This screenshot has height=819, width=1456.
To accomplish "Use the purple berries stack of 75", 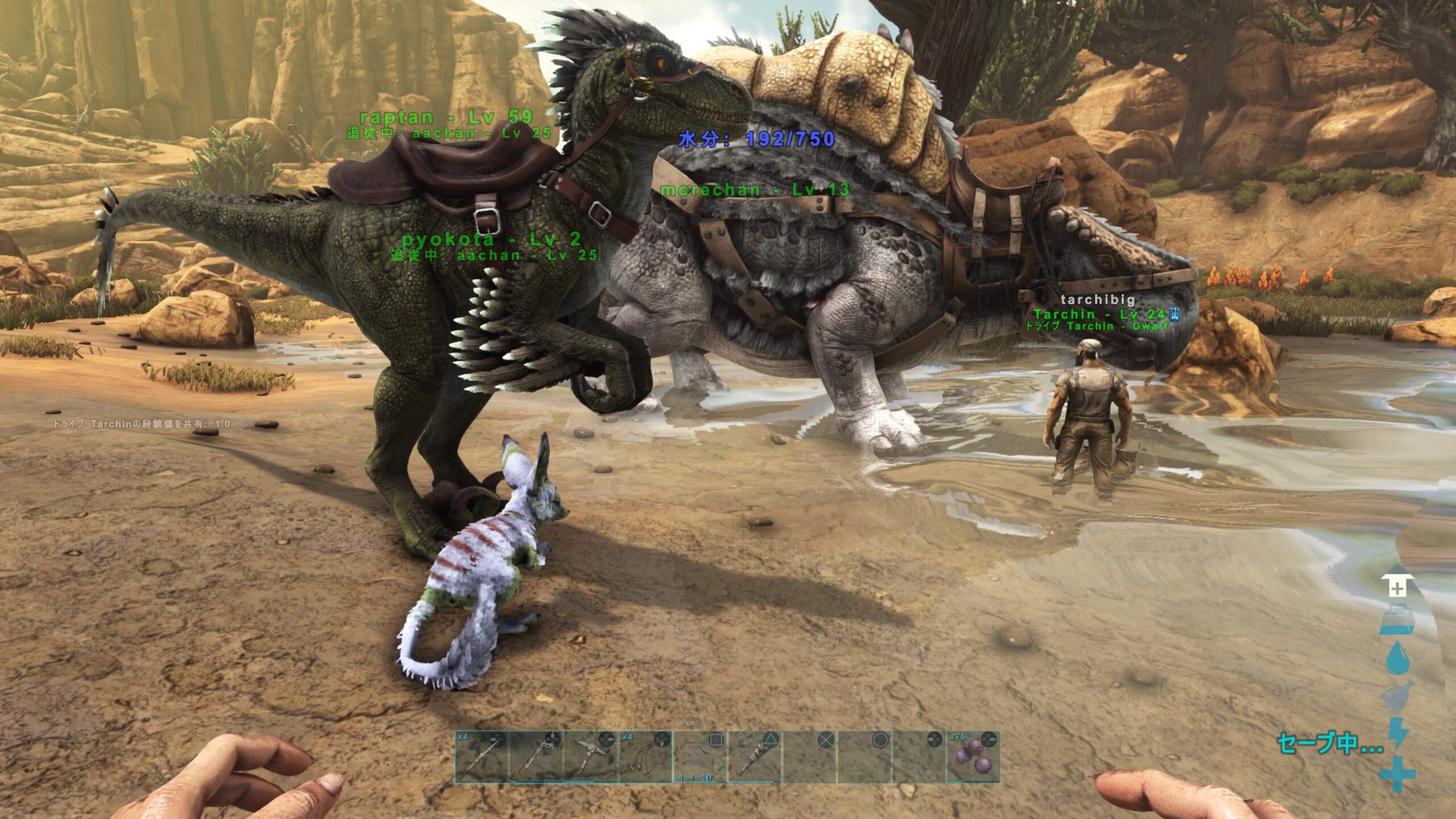I will 973,758.
